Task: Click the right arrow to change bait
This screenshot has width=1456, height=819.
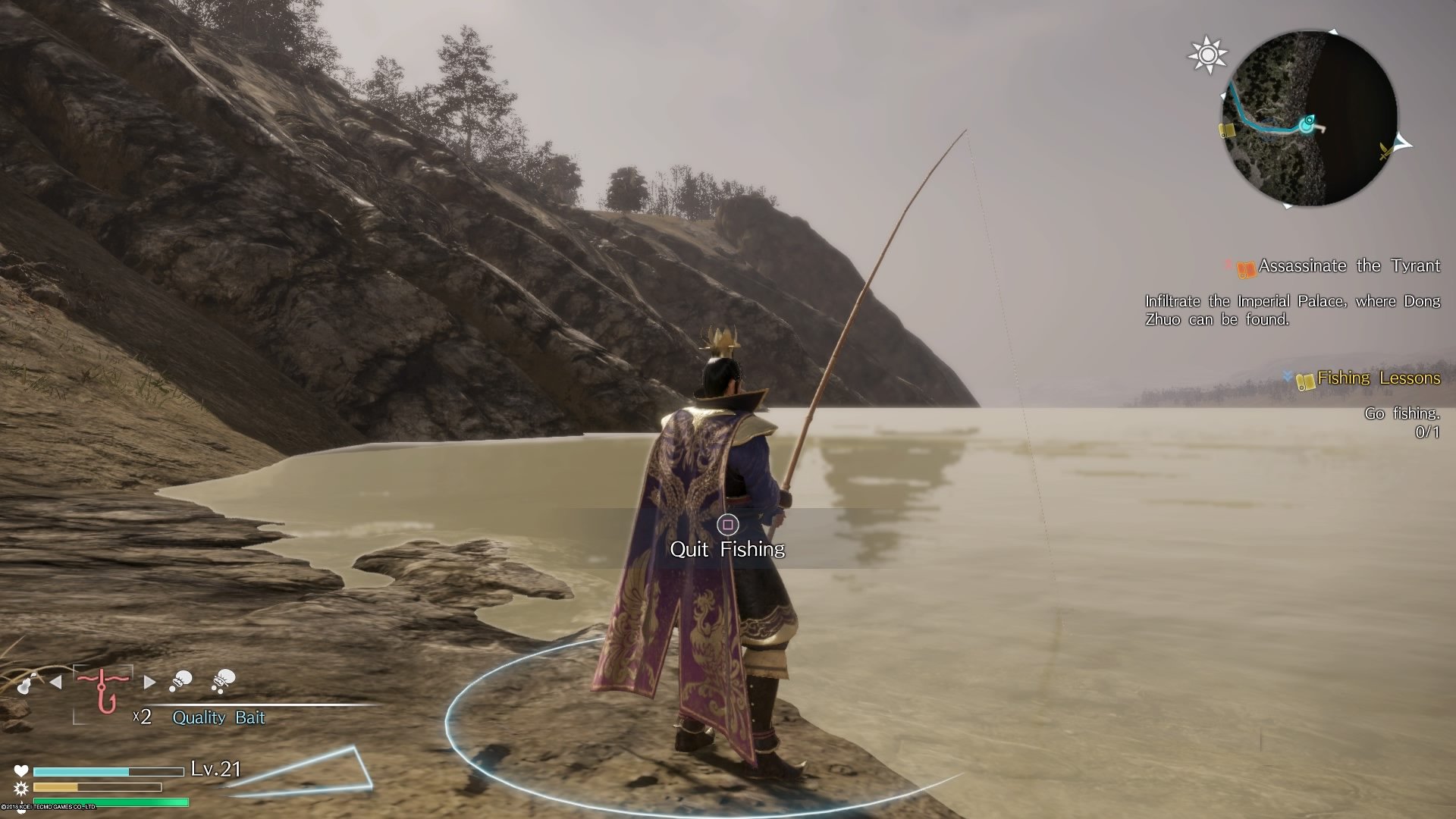Action: (x=148, y=682)
